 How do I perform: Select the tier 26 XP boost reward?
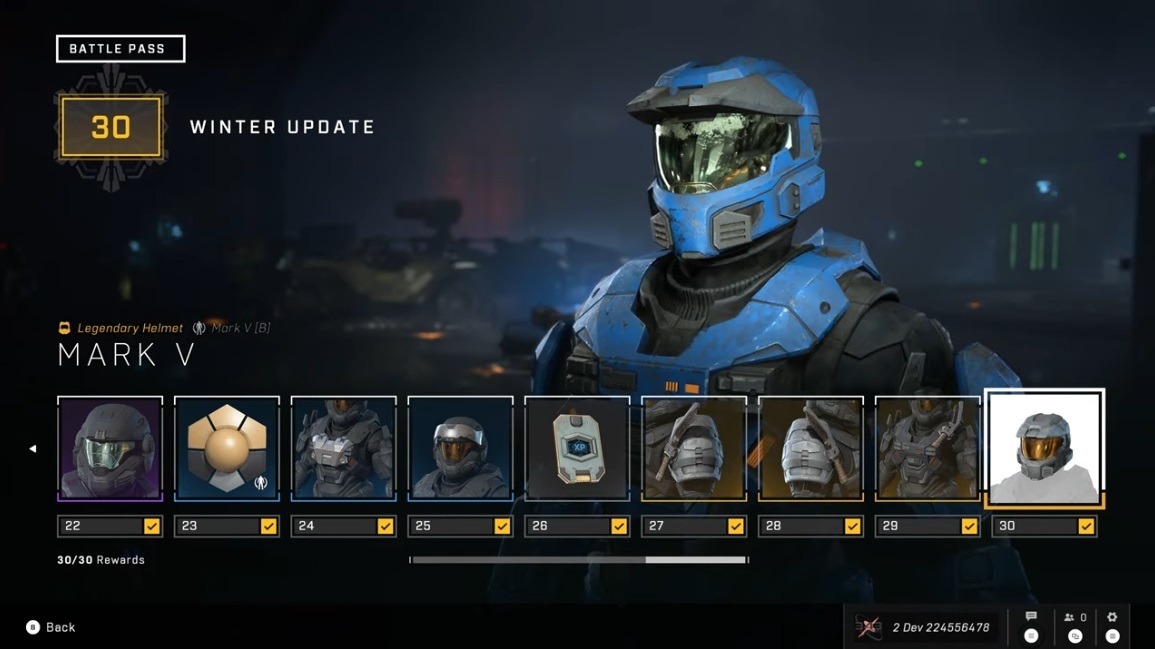pos(577,447)
